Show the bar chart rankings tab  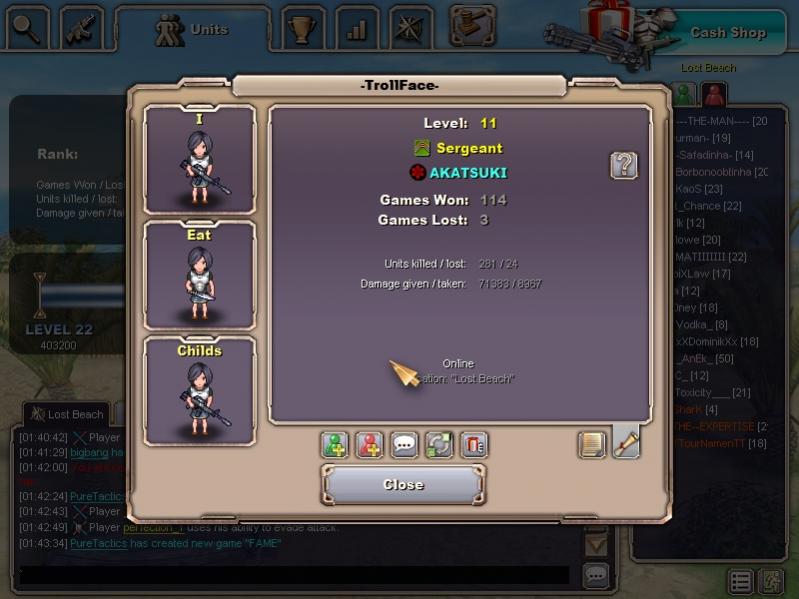pos(356,29)
